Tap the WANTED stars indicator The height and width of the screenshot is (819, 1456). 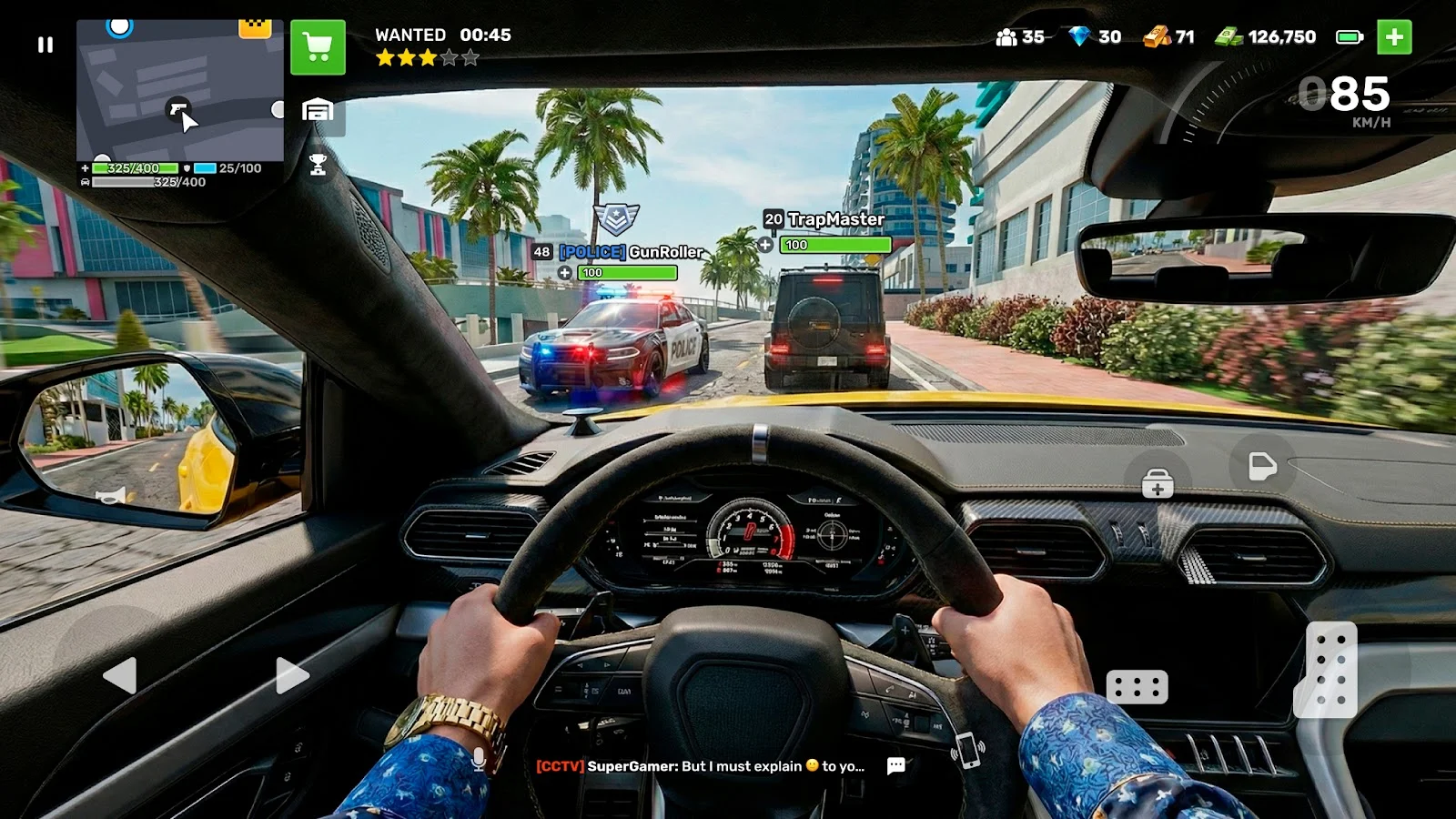[x=423, y=56]
